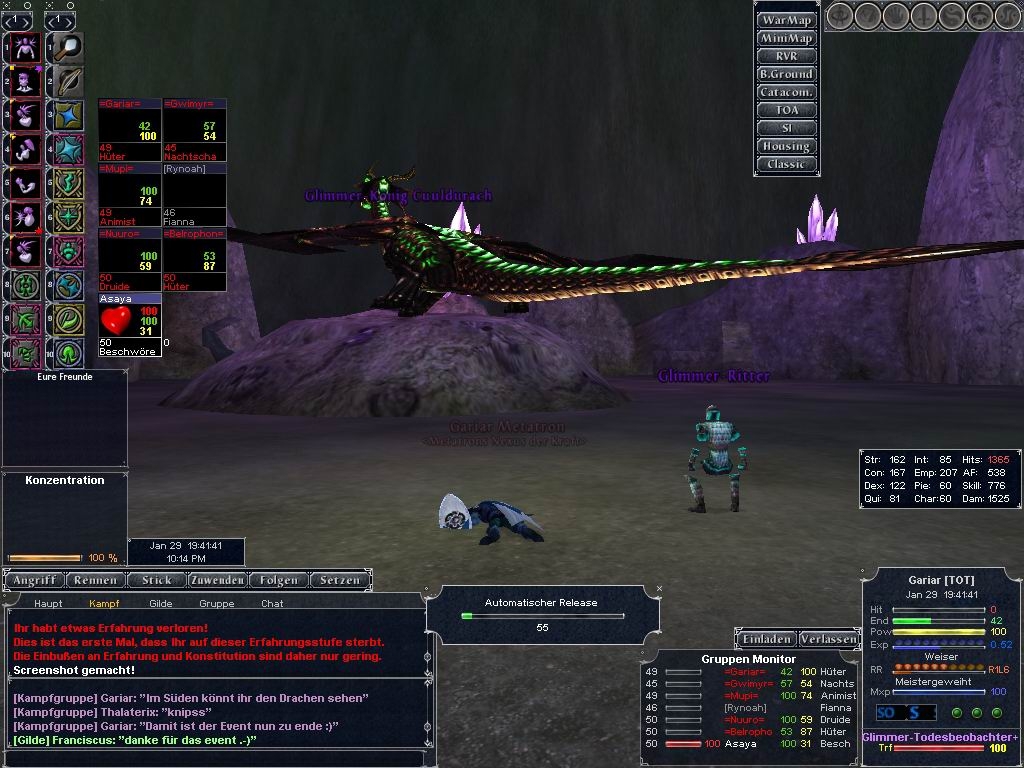Viewport: 1024px width, 768px height.
Task: Open the RVR menu entry
Action: tap(786, 56)
